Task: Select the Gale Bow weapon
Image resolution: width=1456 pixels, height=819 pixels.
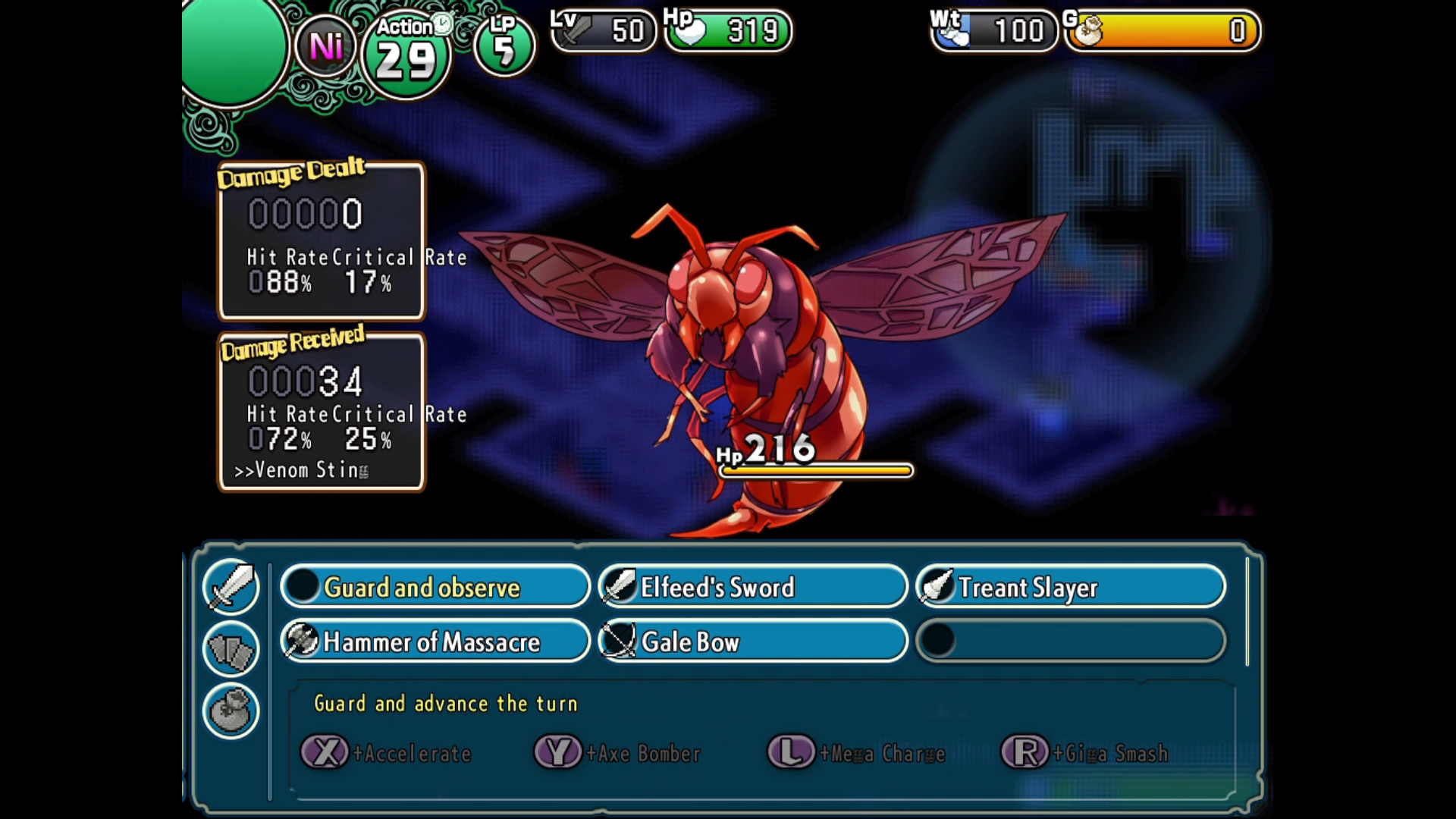Action: (x=752, y=642)
